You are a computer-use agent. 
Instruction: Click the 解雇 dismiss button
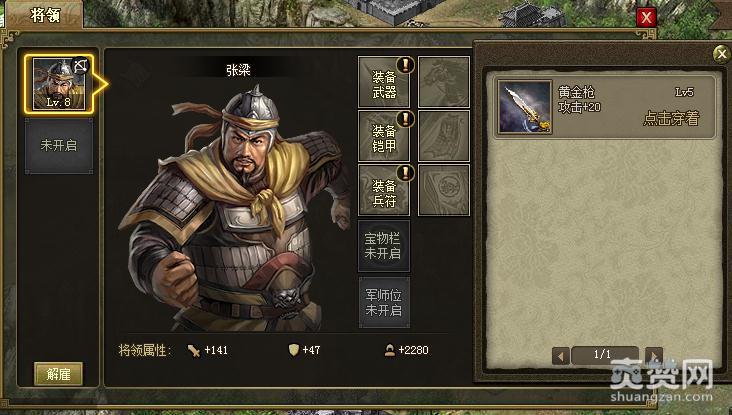[x=58, y=374]
